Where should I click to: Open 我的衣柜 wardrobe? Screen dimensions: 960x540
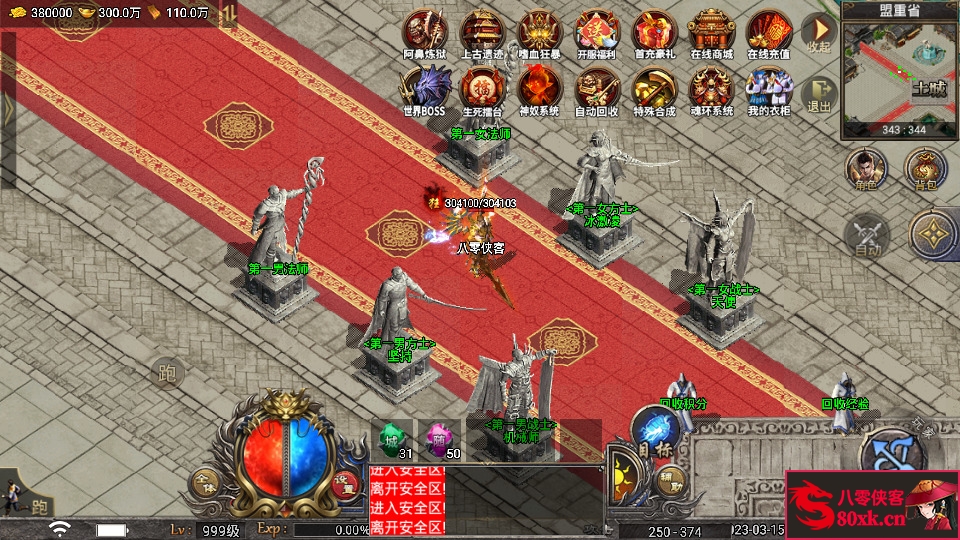coord(769,90)
